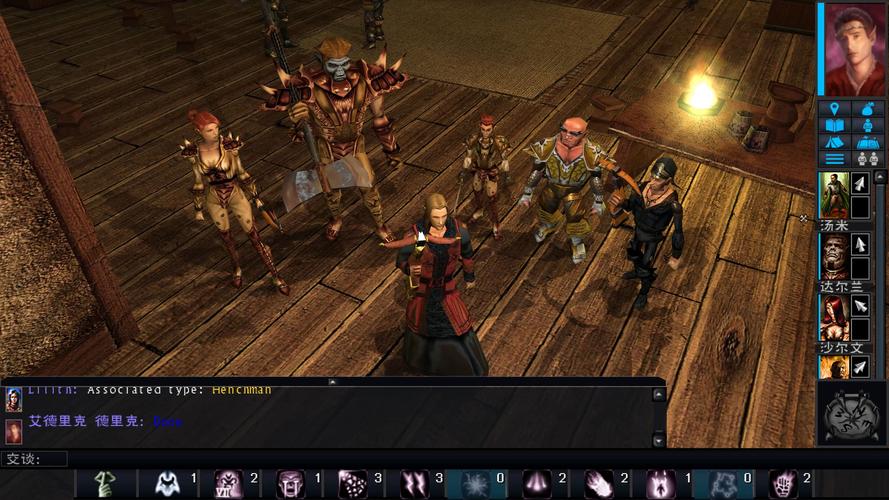Expand the chat panel using the top handle
Image resolution: width=889 pixels, height=500 pixels.
click(332, 381)
